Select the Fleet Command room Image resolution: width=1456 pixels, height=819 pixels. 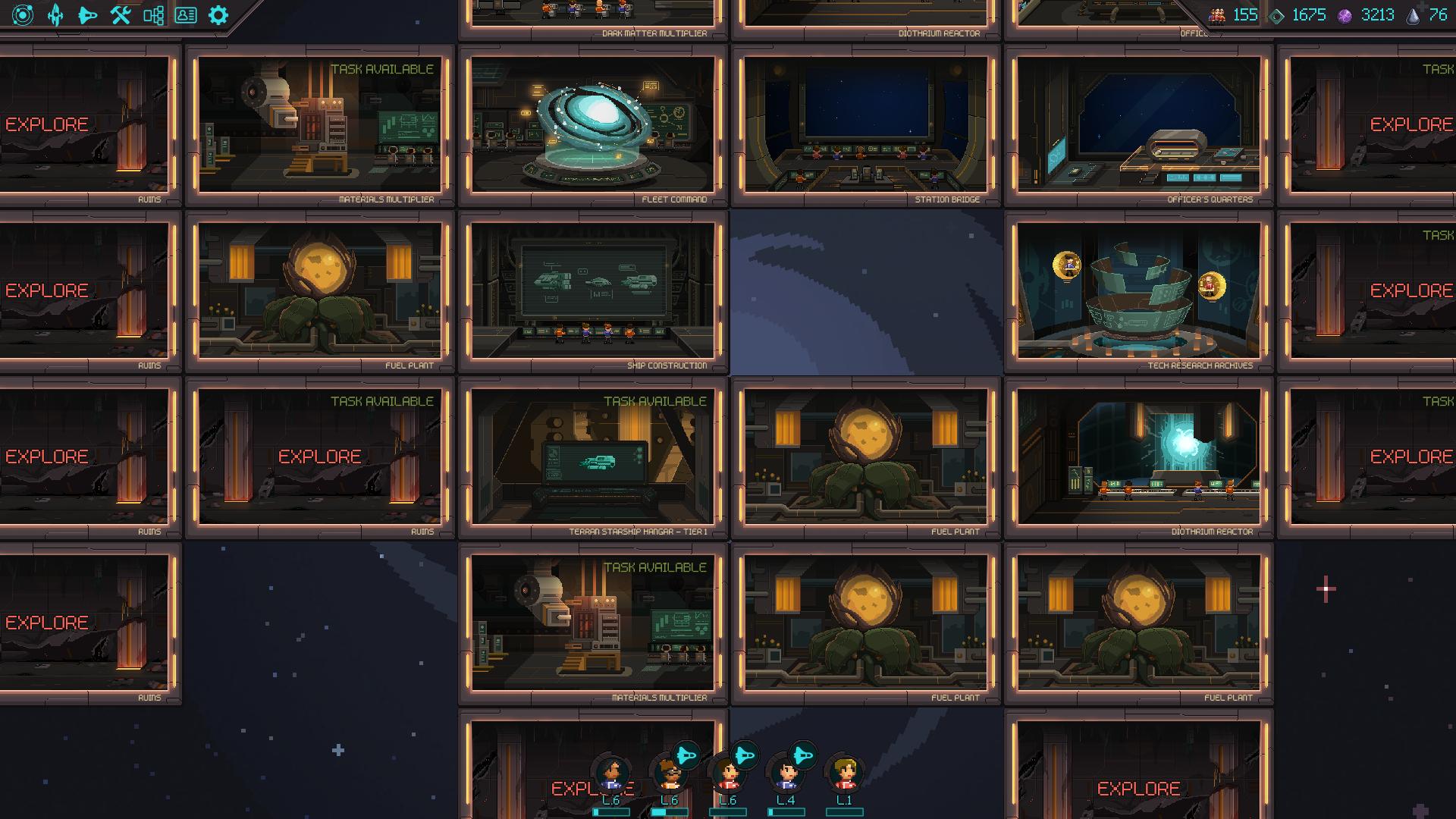(592, 125)
